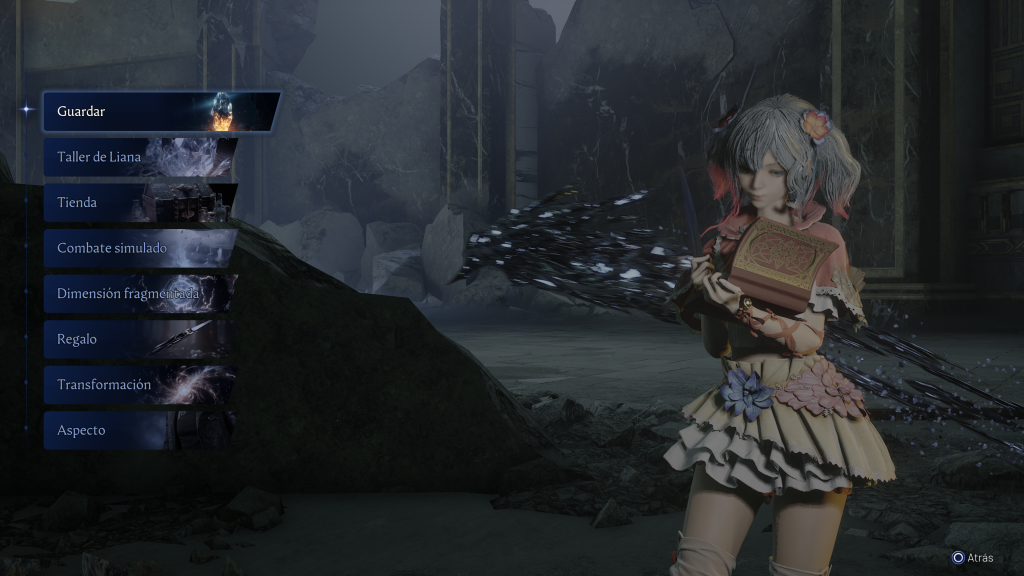Open Taller de Liana
Screen dimensions: 1024x576
(x=140, y=157)
